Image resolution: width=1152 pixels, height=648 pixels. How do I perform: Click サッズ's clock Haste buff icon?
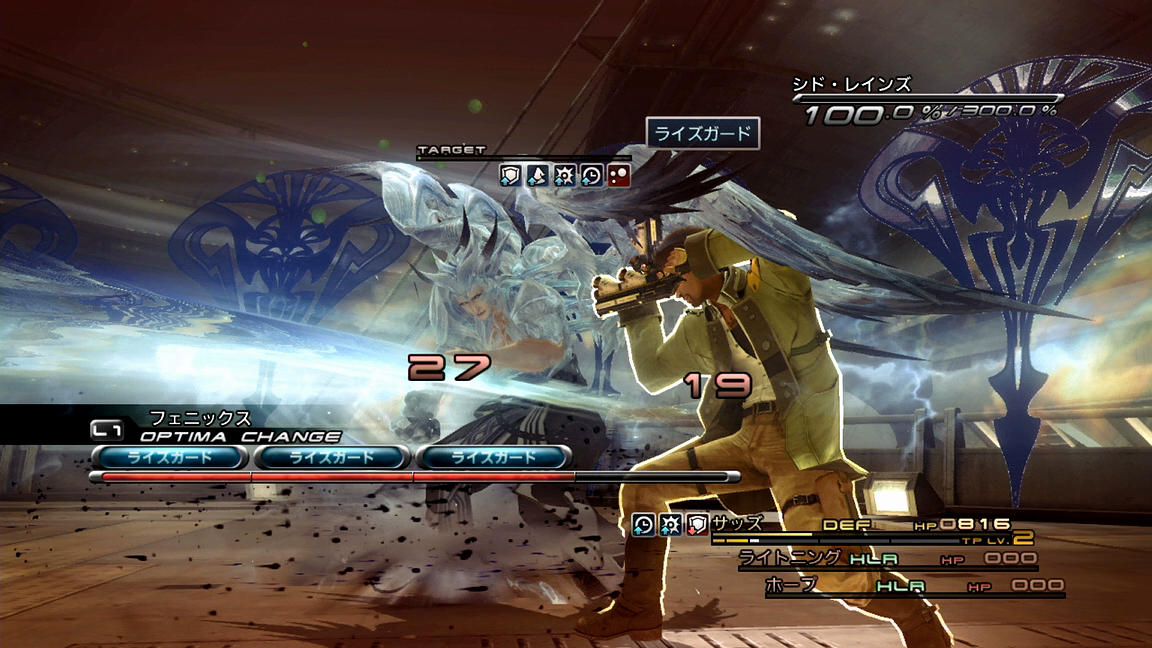click(643, 522)
